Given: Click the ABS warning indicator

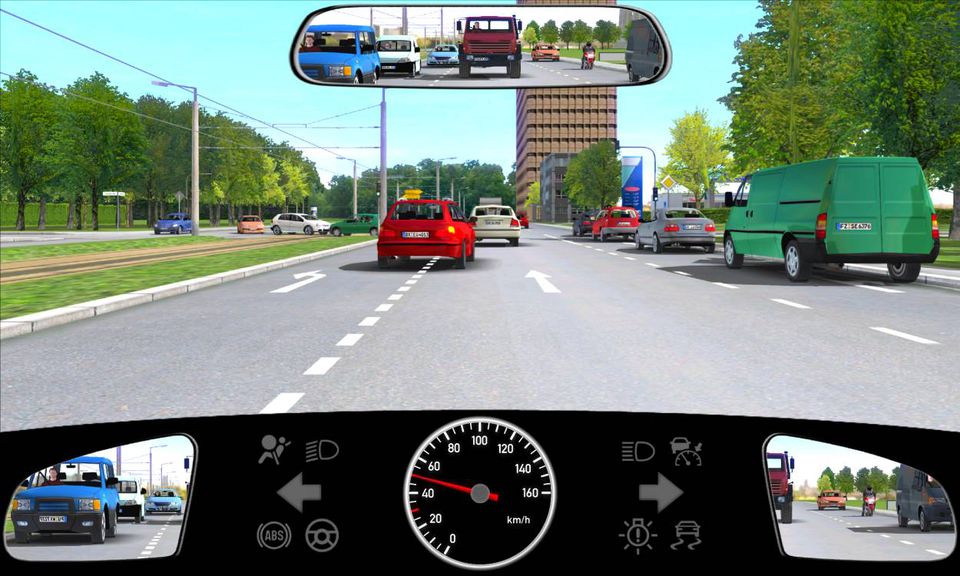Looking at the screenshot, I should coord(273,534).
